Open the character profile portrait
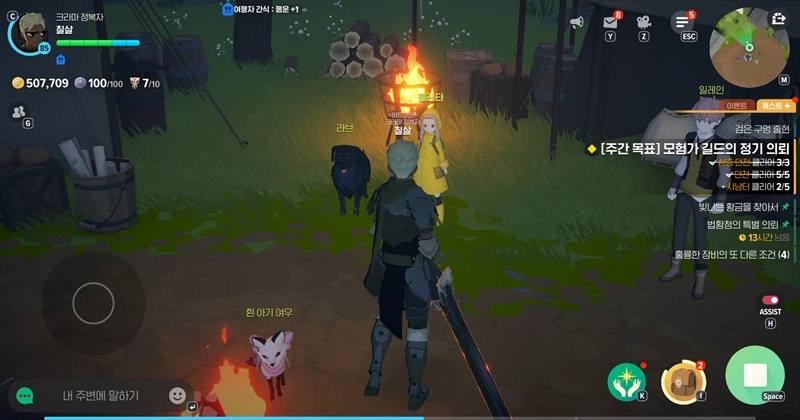Viewport: 800px width, 420px height. [27, 31]
